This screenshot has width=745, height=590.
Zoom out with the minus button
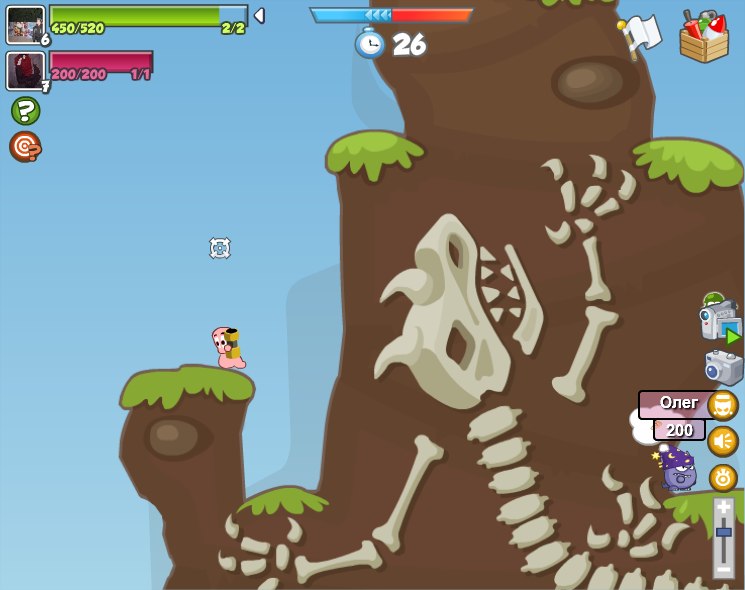(724, 568)
